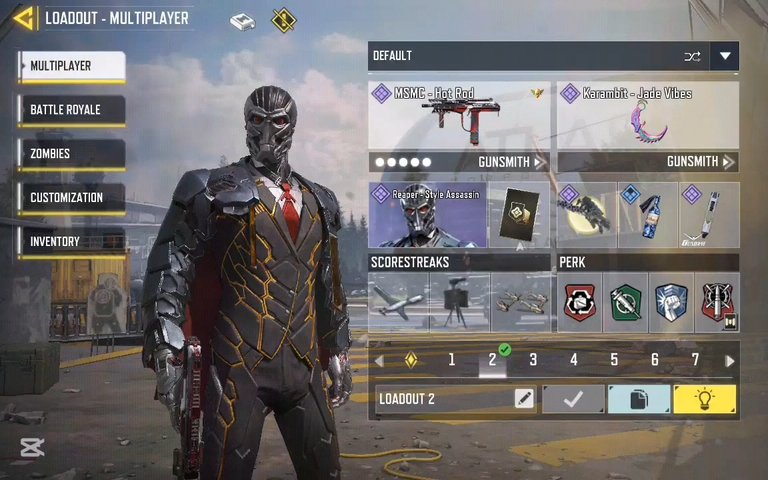Go to the next page of loadouts
This screenshot has height=480, width=768.
(730, 360)
